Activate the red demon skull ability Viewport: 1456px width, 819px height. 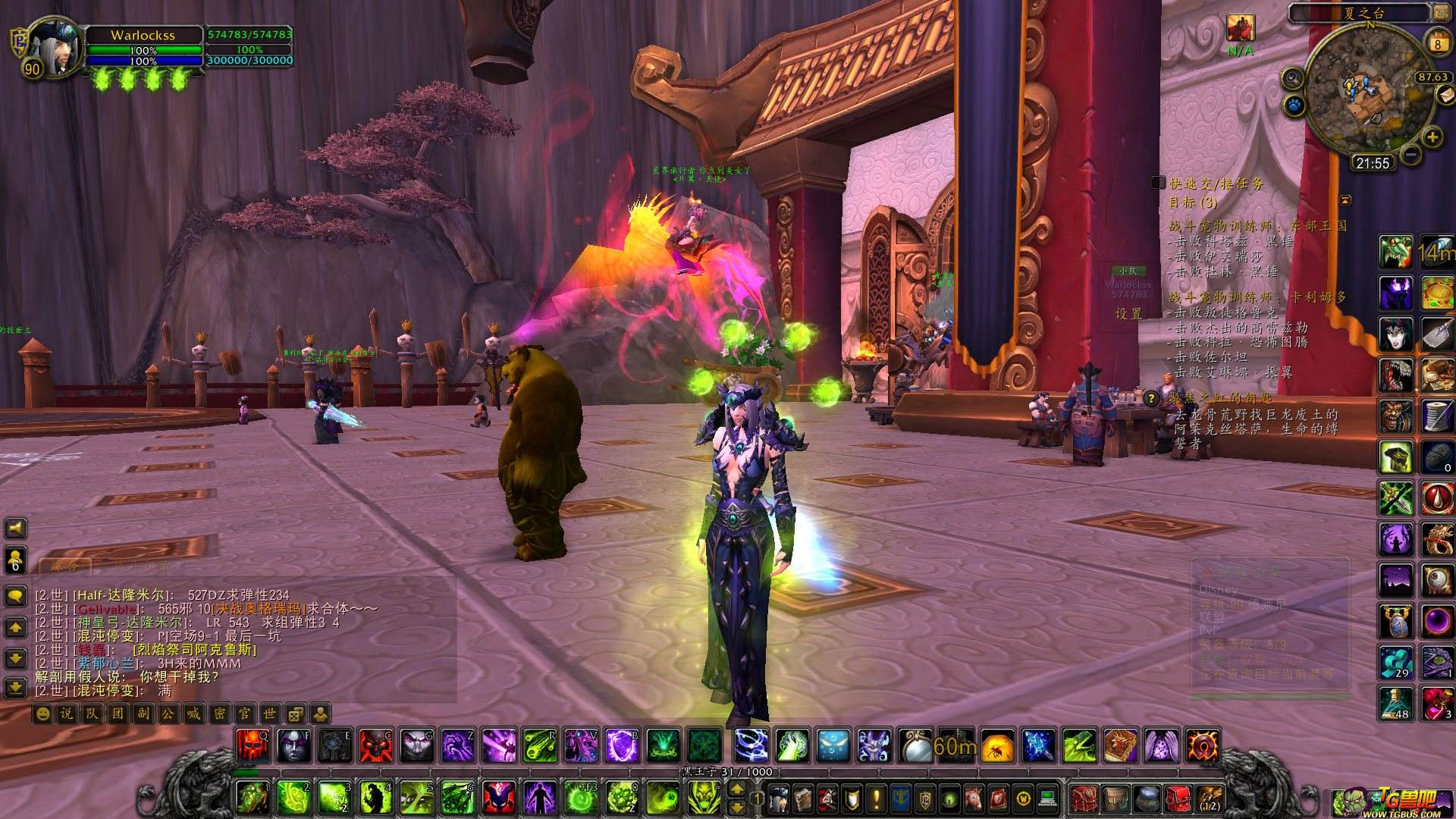tap(252, 745)
